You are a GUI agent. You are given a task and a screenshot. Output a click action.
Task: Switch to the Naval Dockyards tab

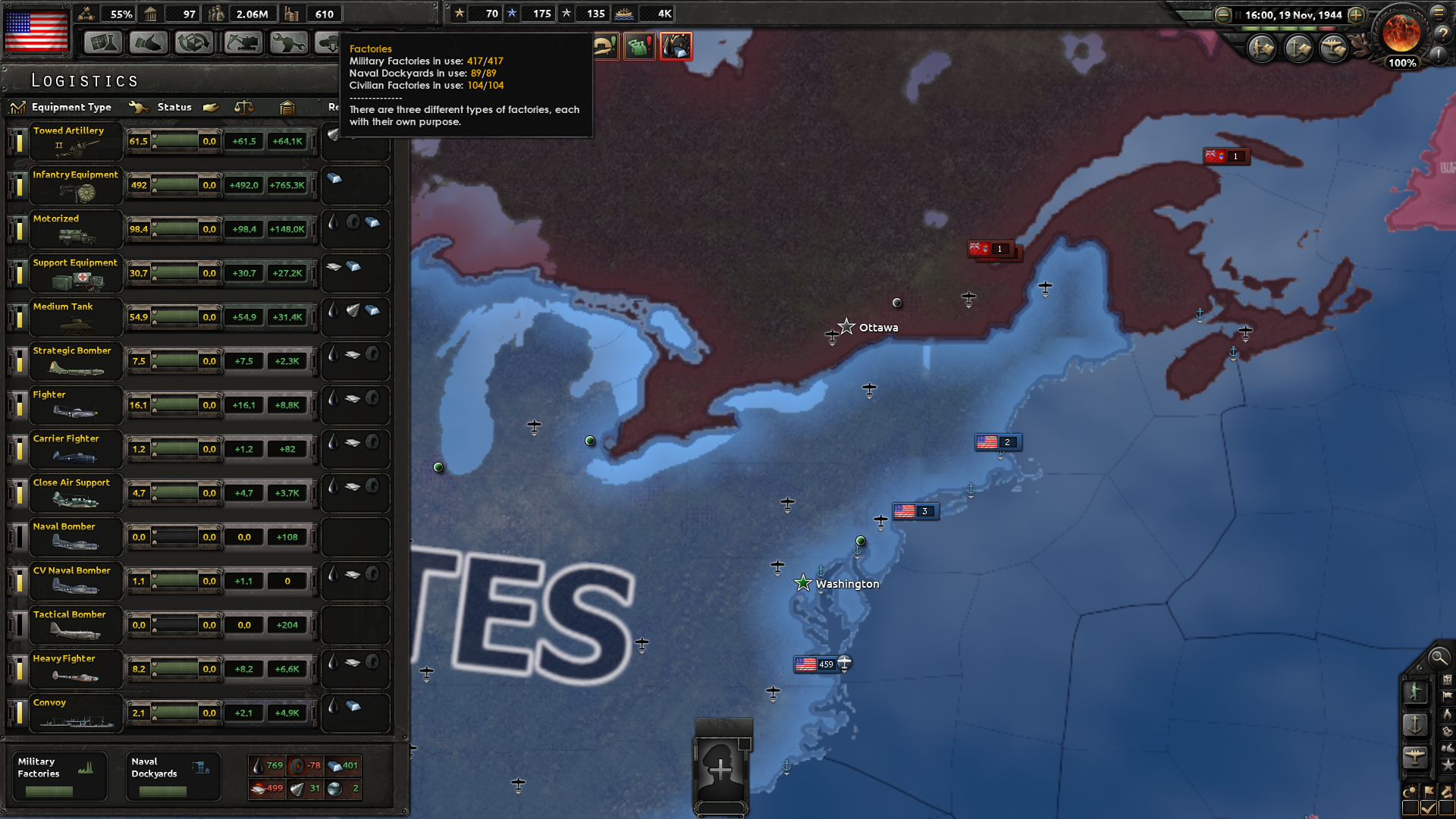[x=173, y=775]
